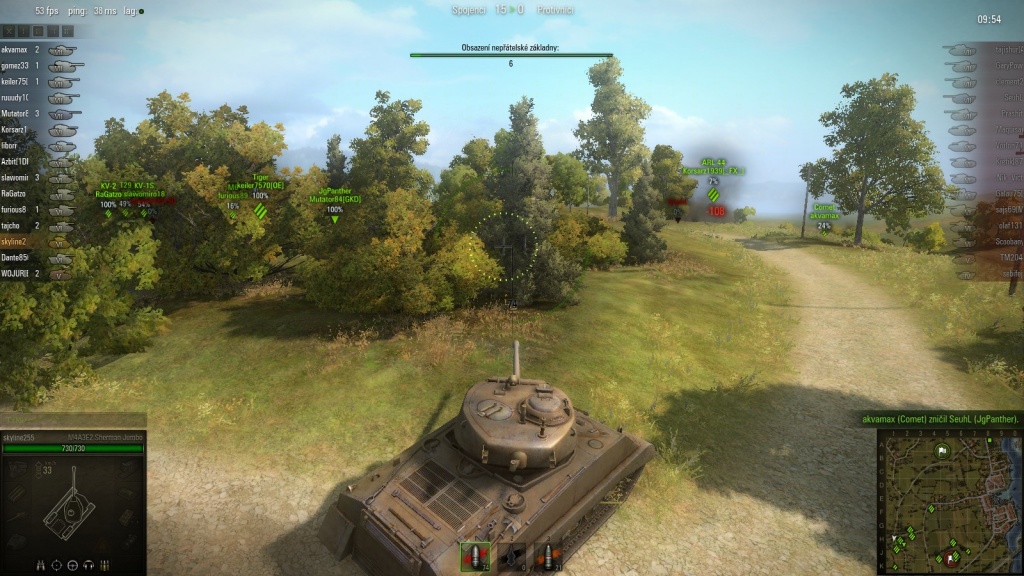Click the gunner crosshair crew icon

pyautogui.click(x=57, y=565)
